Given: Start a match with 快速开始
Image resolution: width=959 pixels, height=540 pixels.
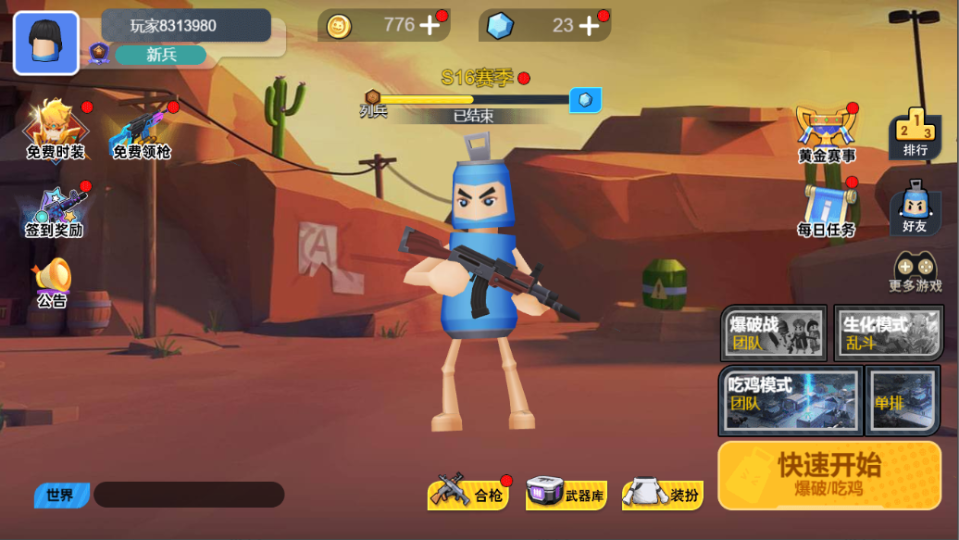Looking at the screenshot, I should tap(829, 474).
